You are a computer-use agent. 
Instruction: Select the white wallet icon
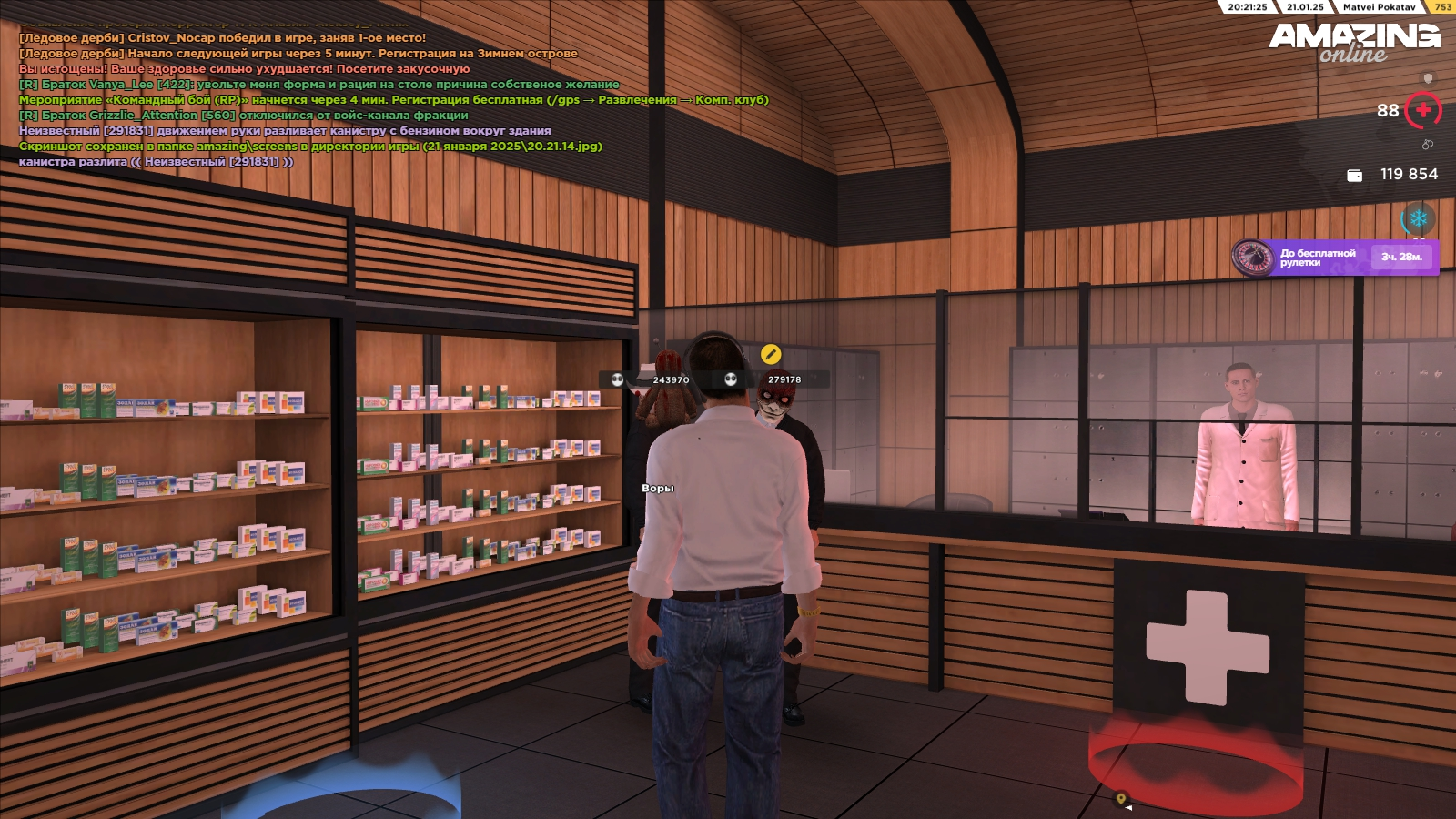pyautogui.click(x=1354, y=175)
